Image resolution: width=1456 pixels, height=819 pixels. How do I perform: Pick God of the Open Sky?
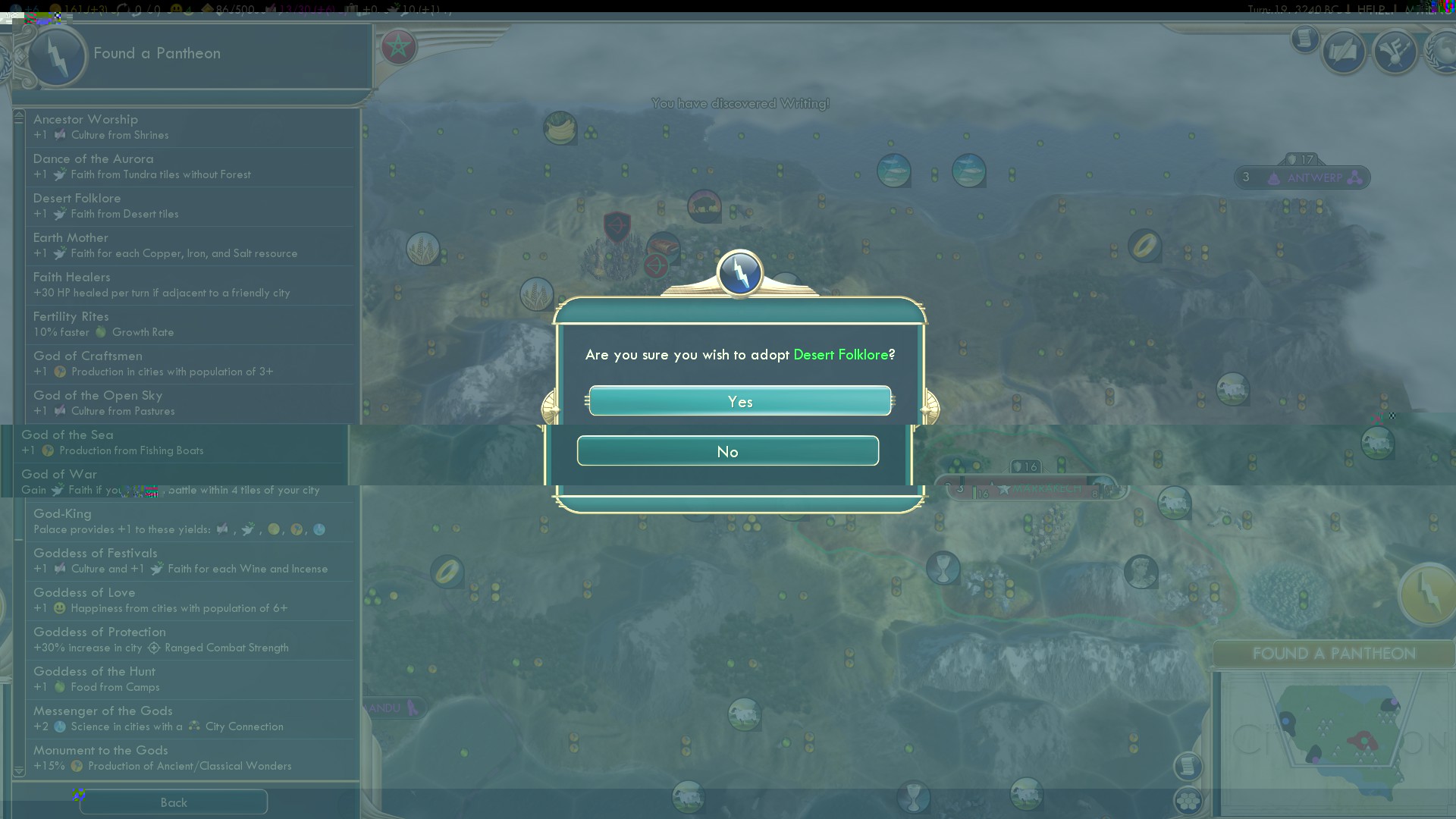point(190,403)
